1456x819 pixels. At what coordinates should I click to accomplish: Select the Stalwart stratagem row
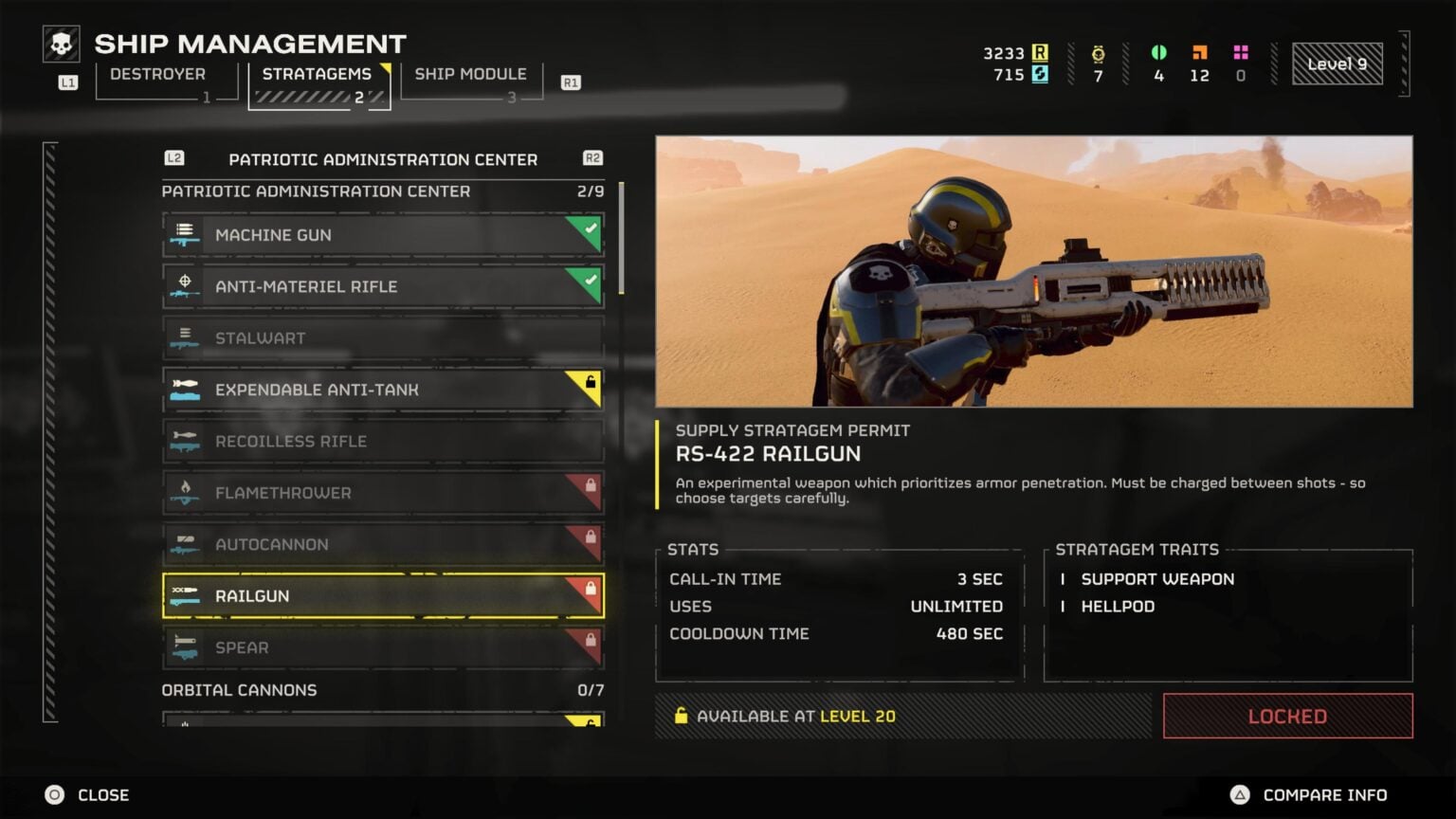pyautogui.click(x=383, y=338)
